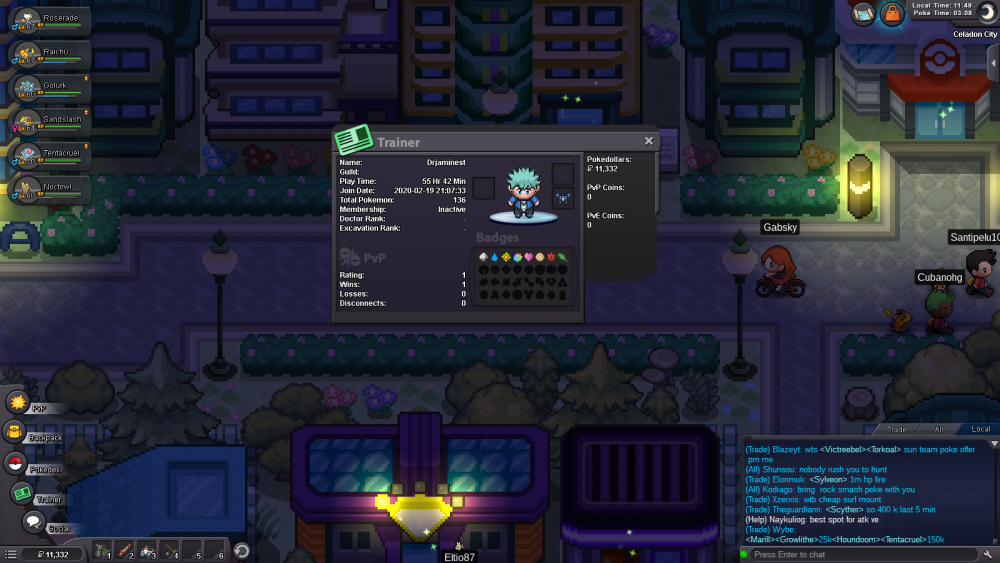
Task: Open the Pokedex
Action: [x=16, y=463]
